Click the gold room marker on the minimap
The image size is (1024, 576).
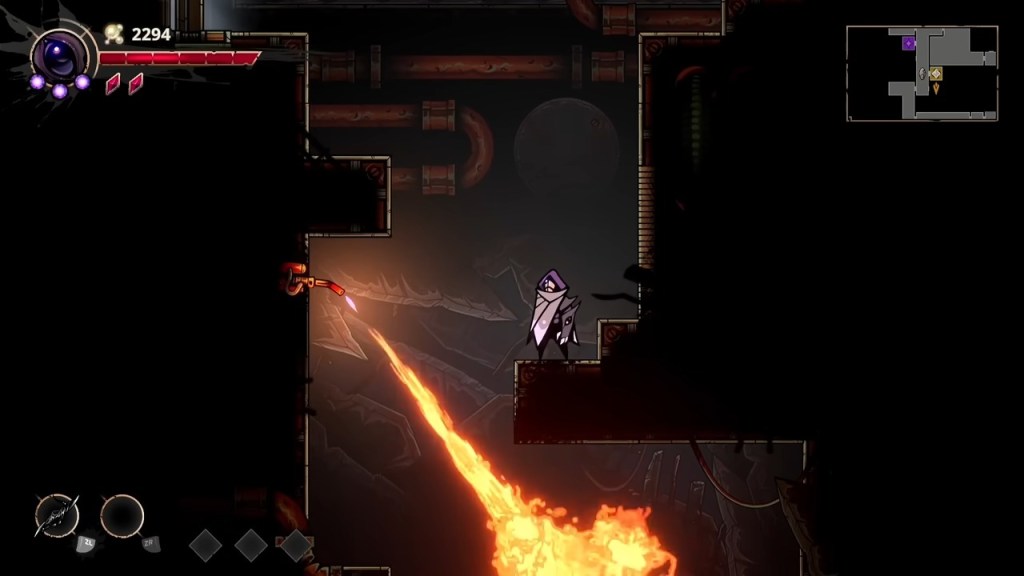coord(936,73)
